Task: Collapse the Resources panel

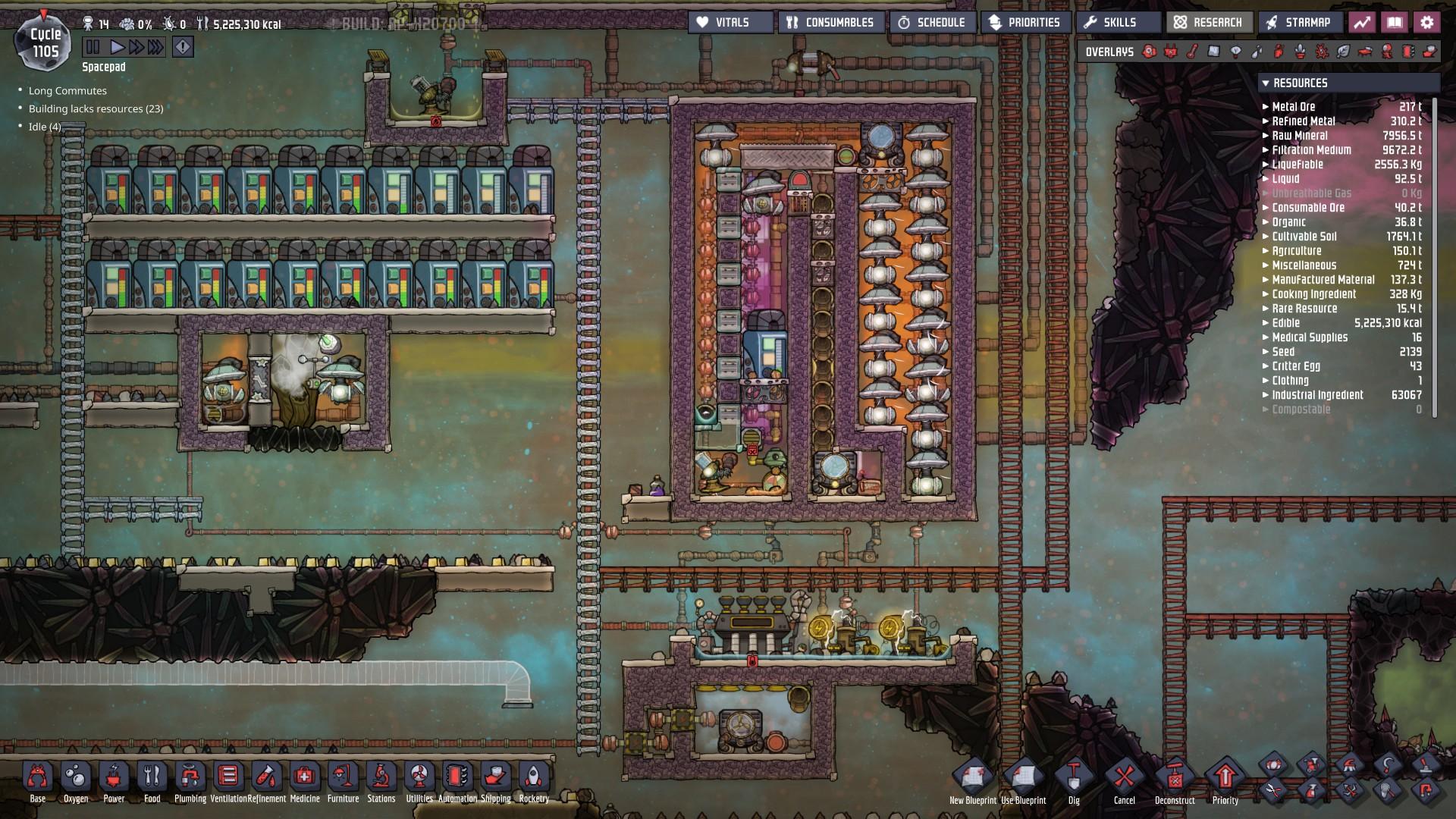Action: (1265, 83)
